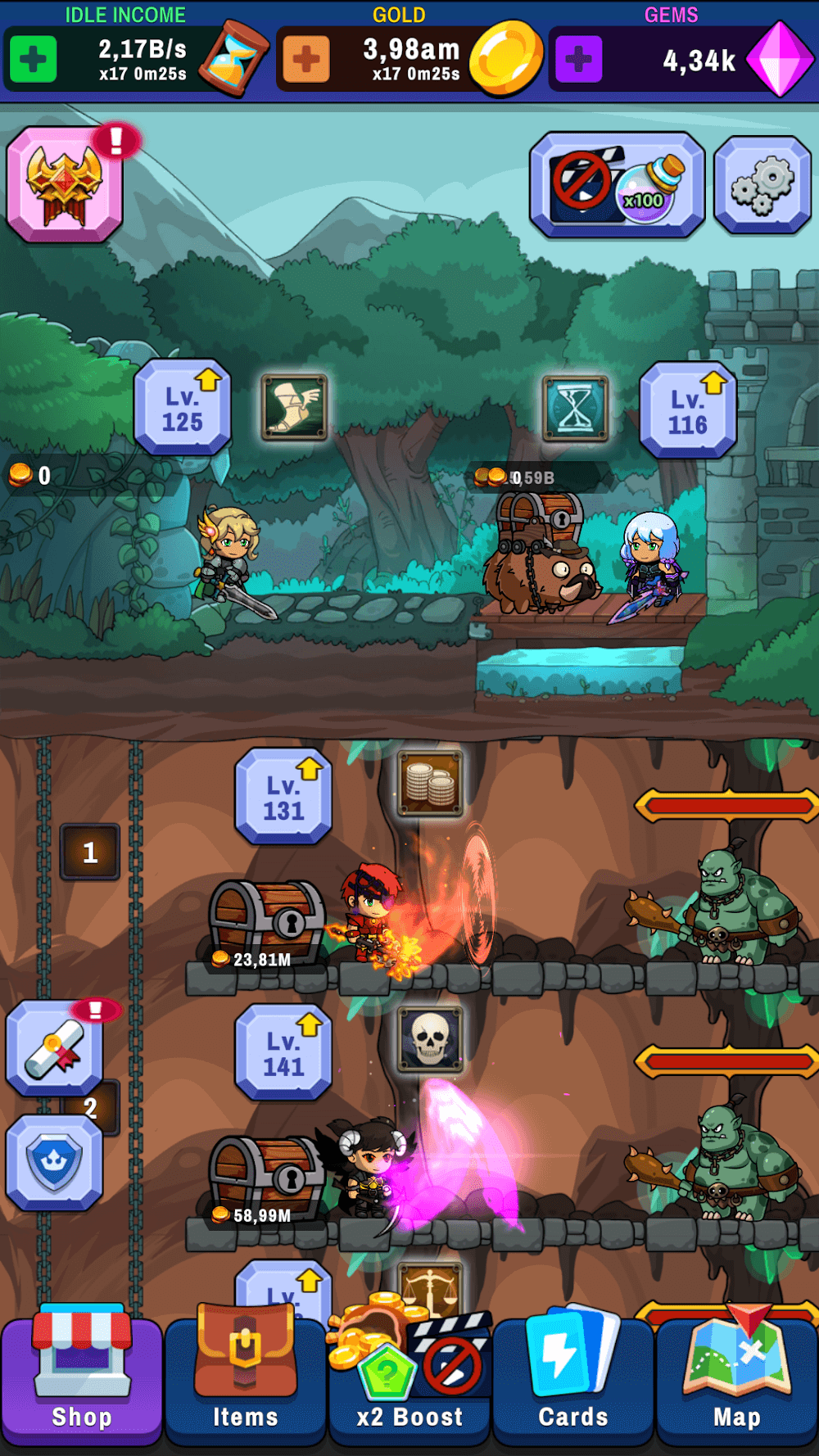
Task: Open the blue crown shield button
Action: 55,1163
